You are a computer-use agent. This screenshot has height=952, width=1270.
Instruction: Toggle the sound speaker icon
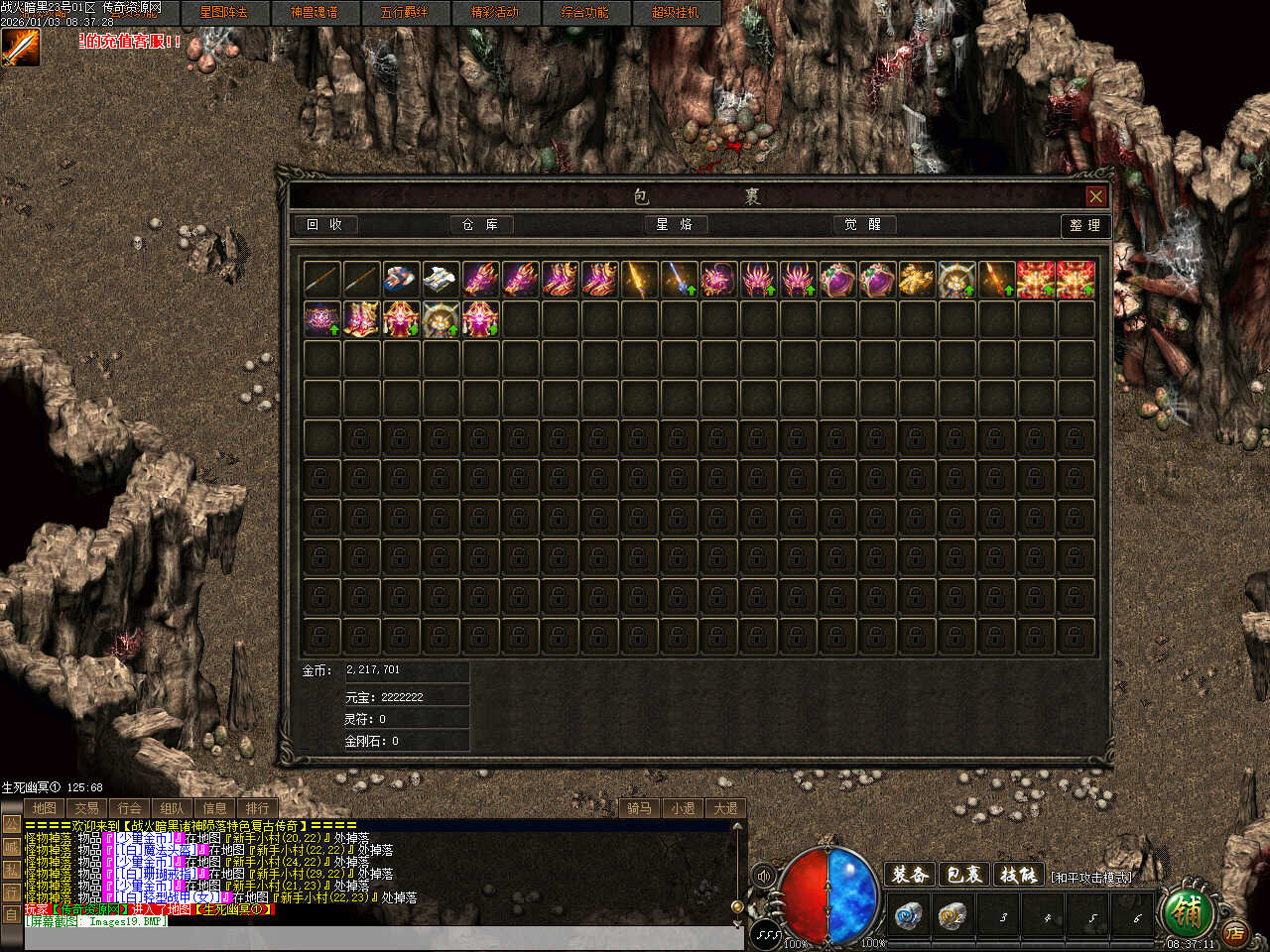[764, 877]
